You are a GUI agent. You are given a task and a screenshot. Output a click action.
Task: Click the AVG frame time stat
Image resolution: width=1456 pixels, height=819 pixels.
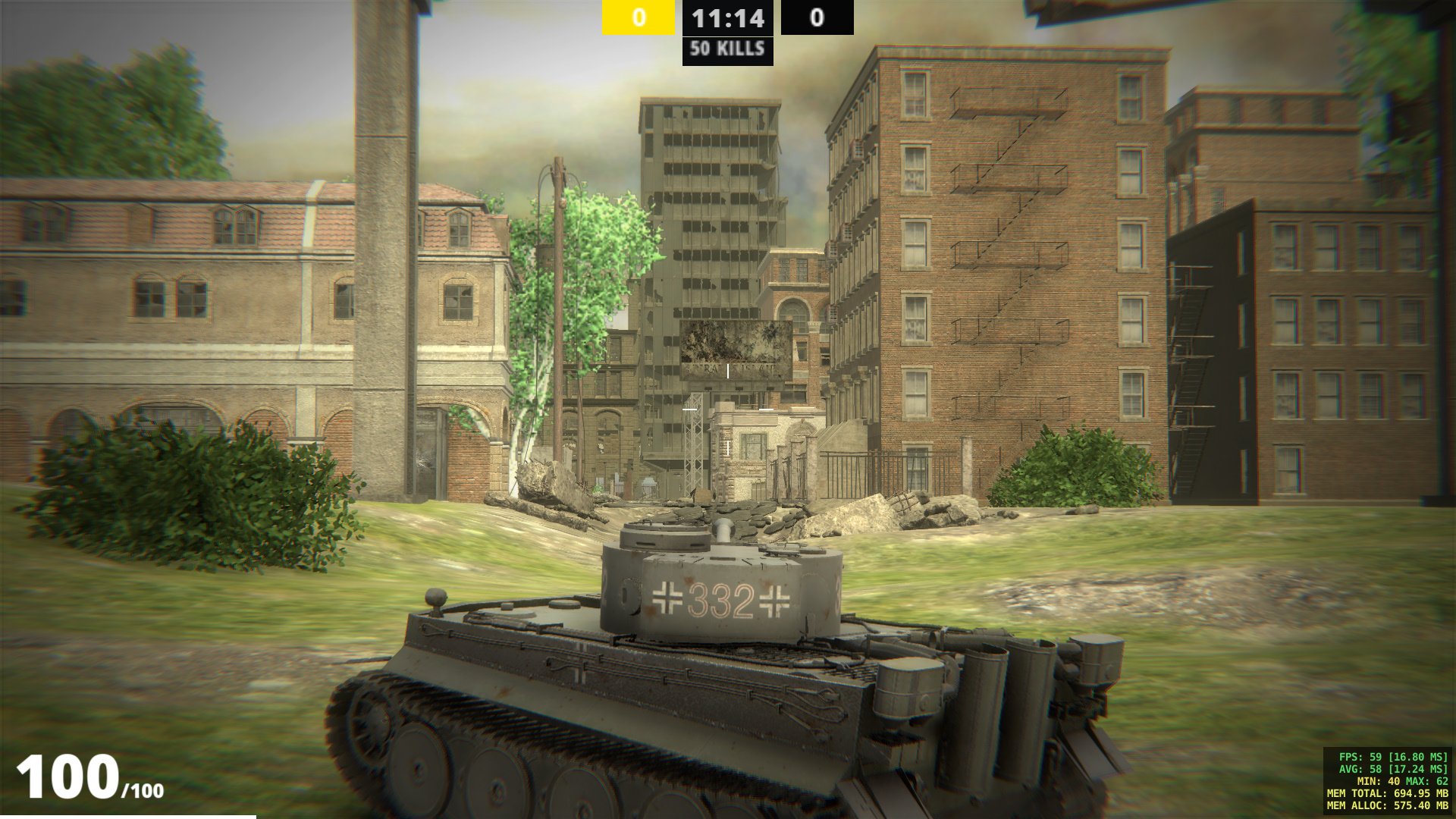1394,770
